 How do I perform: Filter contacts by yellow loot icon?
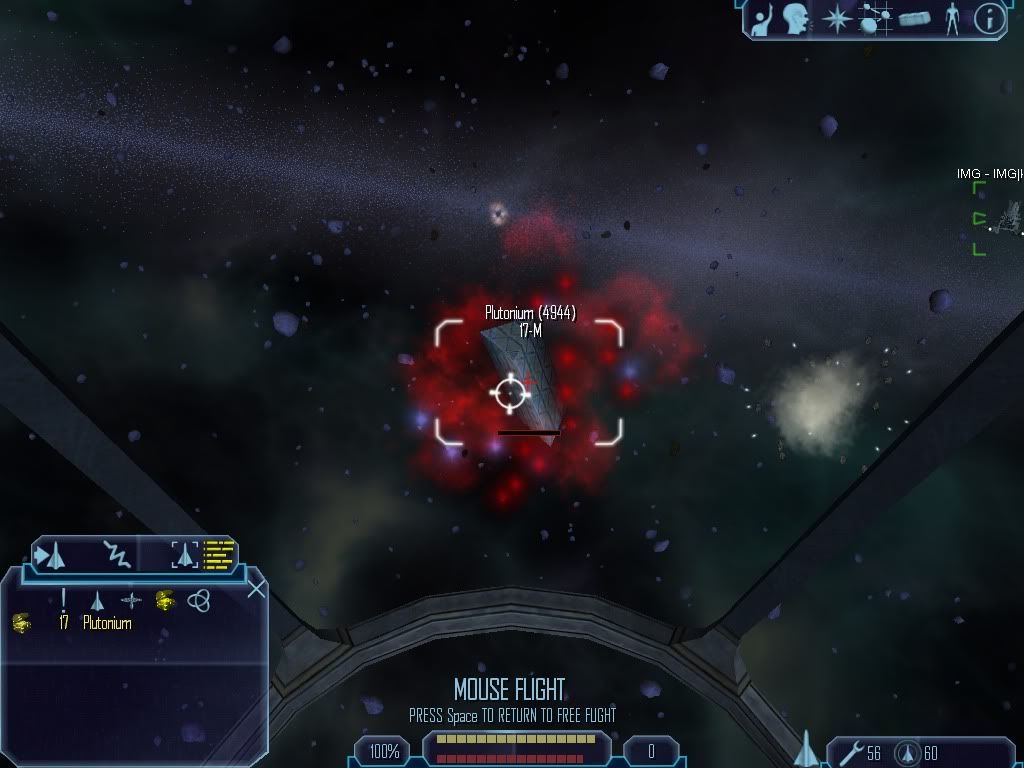(x=165, y=600)
